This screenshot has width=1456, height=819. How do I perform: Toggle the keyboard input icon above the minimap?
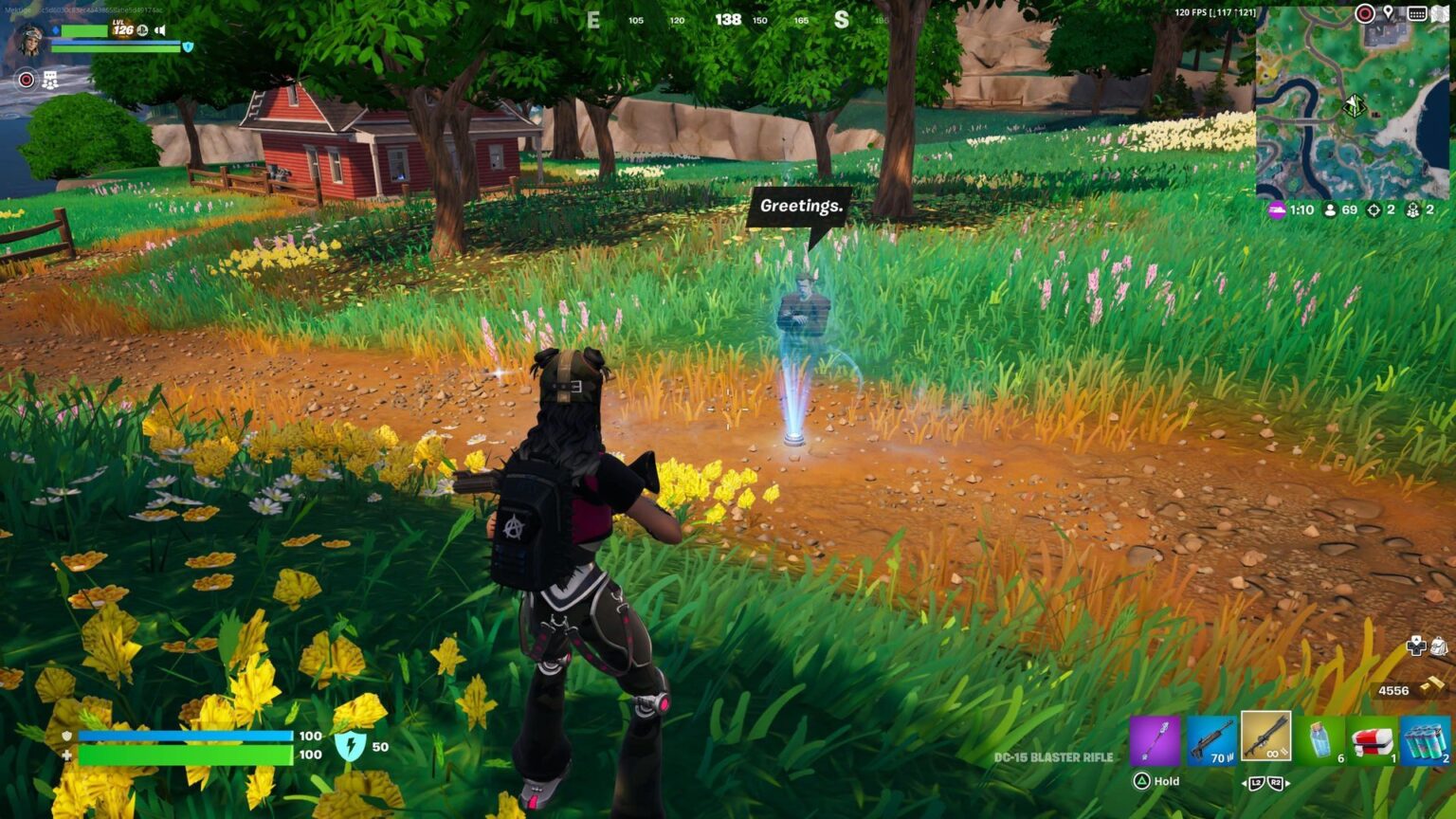1417,13
